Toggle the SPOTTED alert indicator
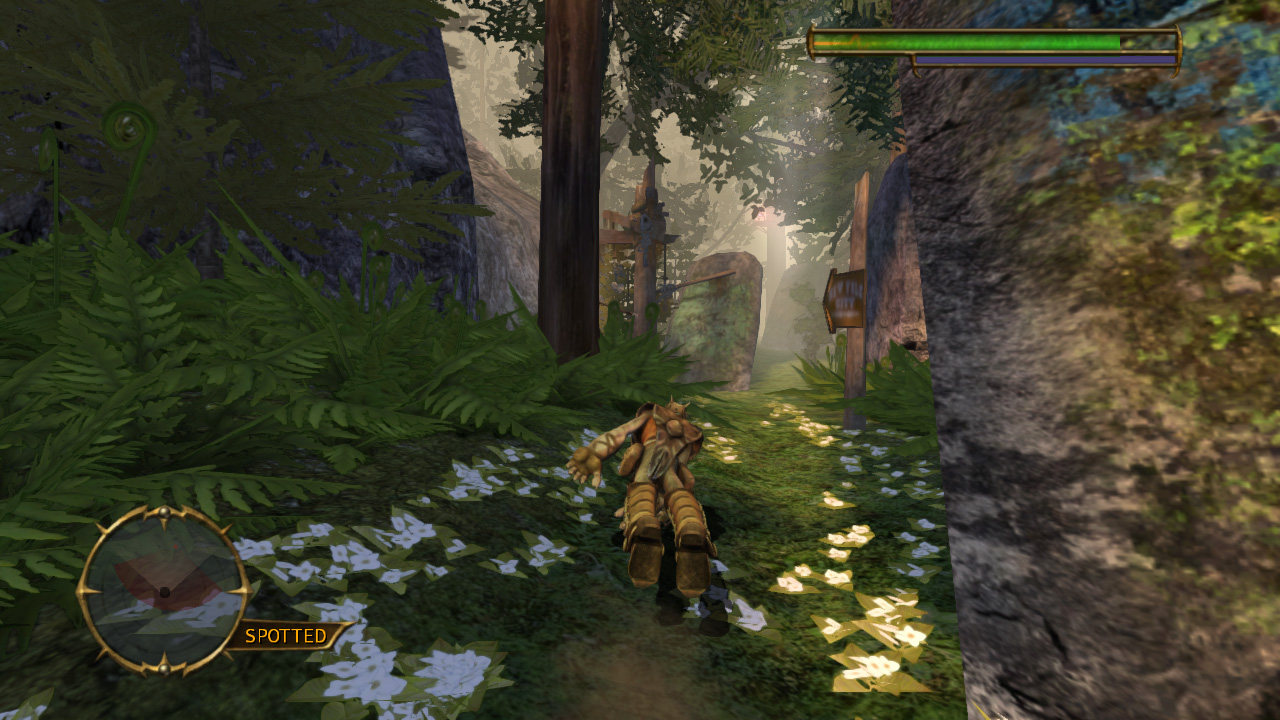 (x=284, y=635)
